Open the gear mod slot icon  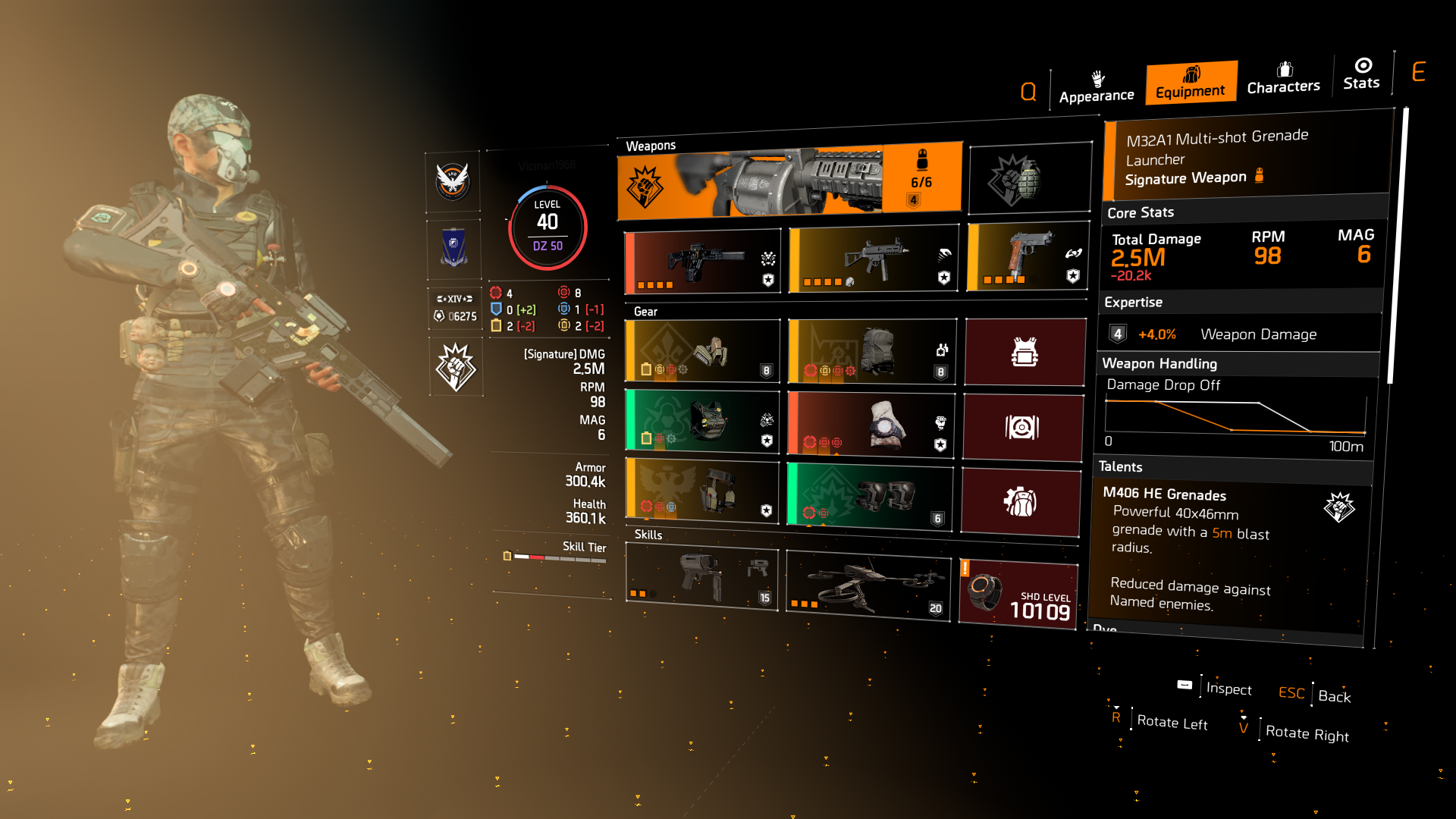pyautogui.click(x=1024, y=428)
